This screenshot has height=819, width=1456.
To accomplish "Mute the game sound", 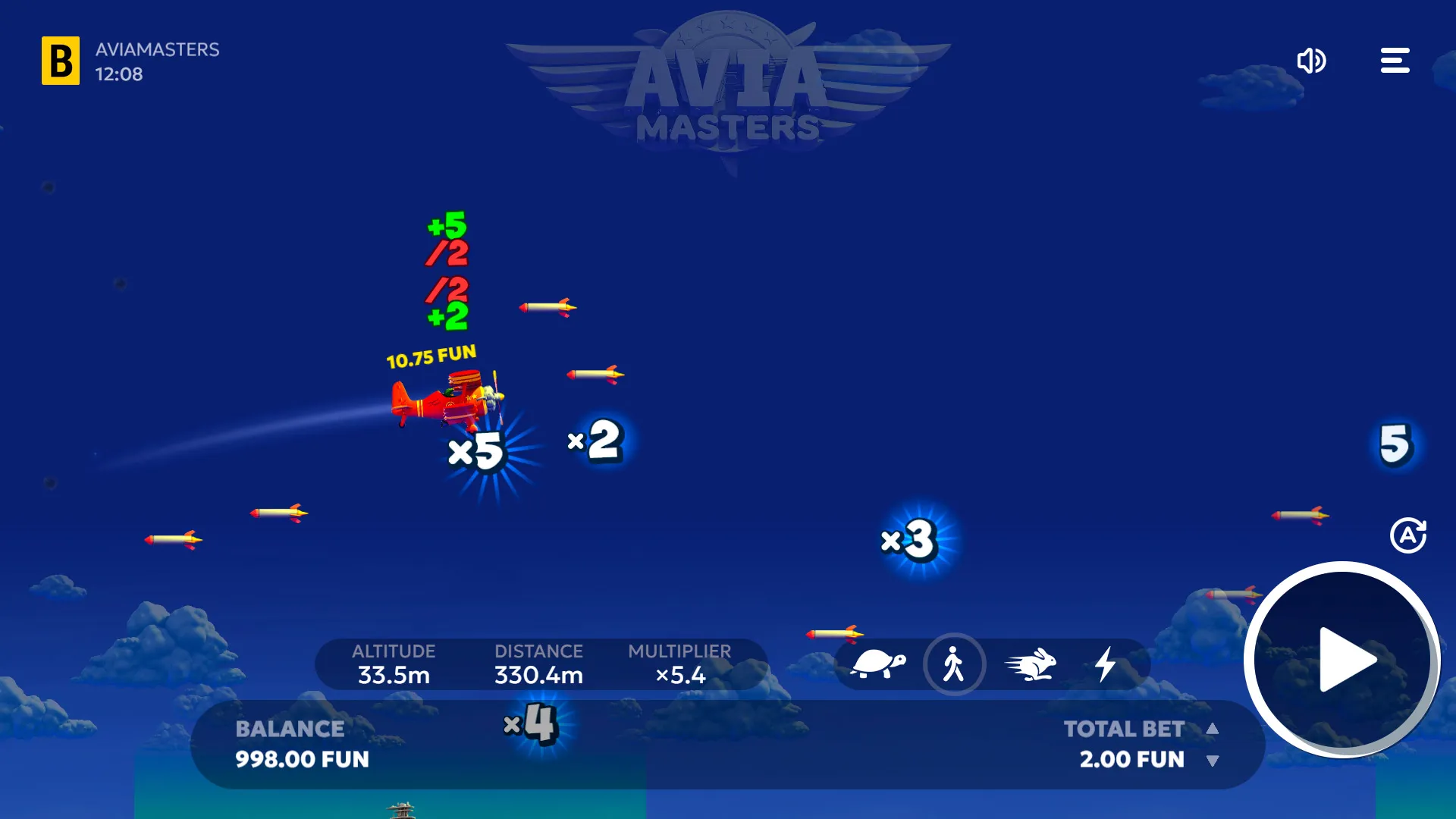I will click(1313, 61).
